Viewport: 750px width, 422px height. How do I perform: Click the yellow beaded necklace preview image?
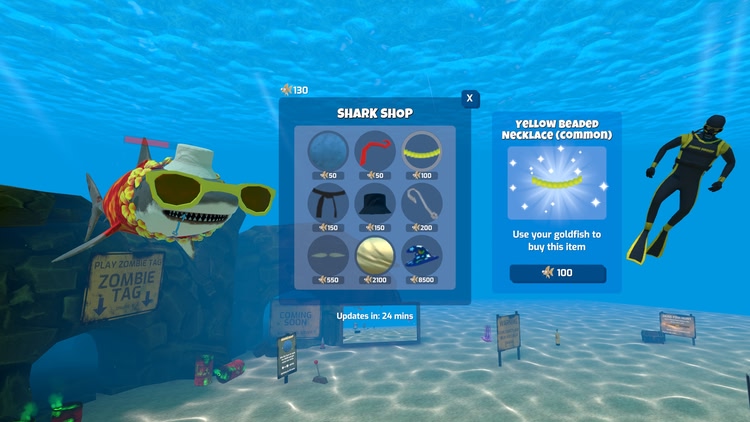[557, 183]
